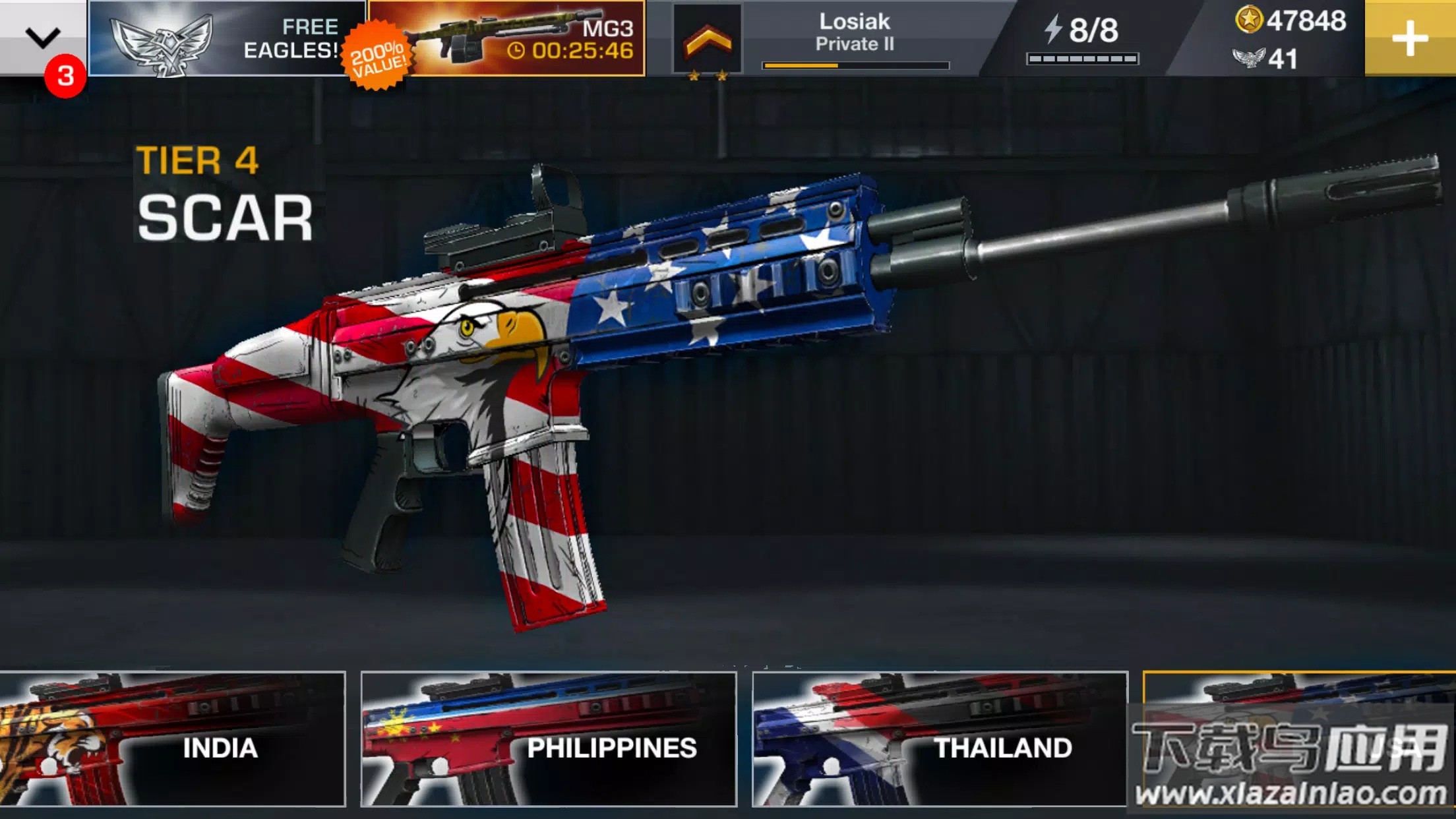Open the FREE EAGLES silver eagle offer
This screenshot has height=819, width=1456.
(x=224, y=40)
